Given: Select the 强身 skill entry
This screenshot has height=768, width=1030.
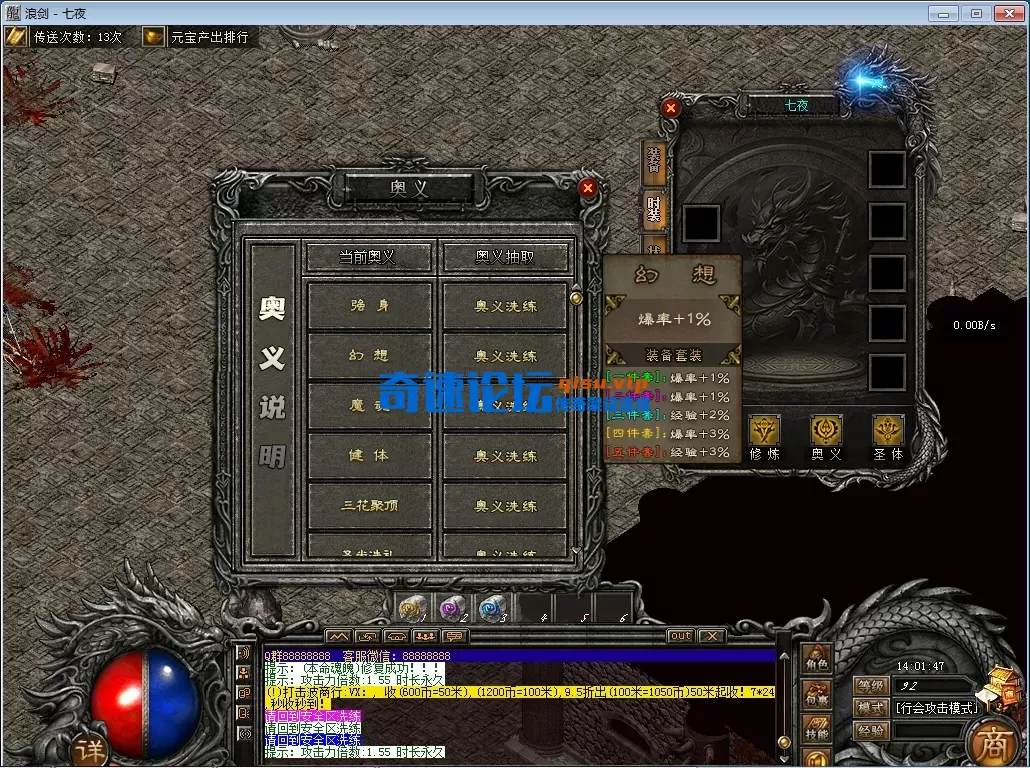Looking at the screenshot, I should [370, 306].
